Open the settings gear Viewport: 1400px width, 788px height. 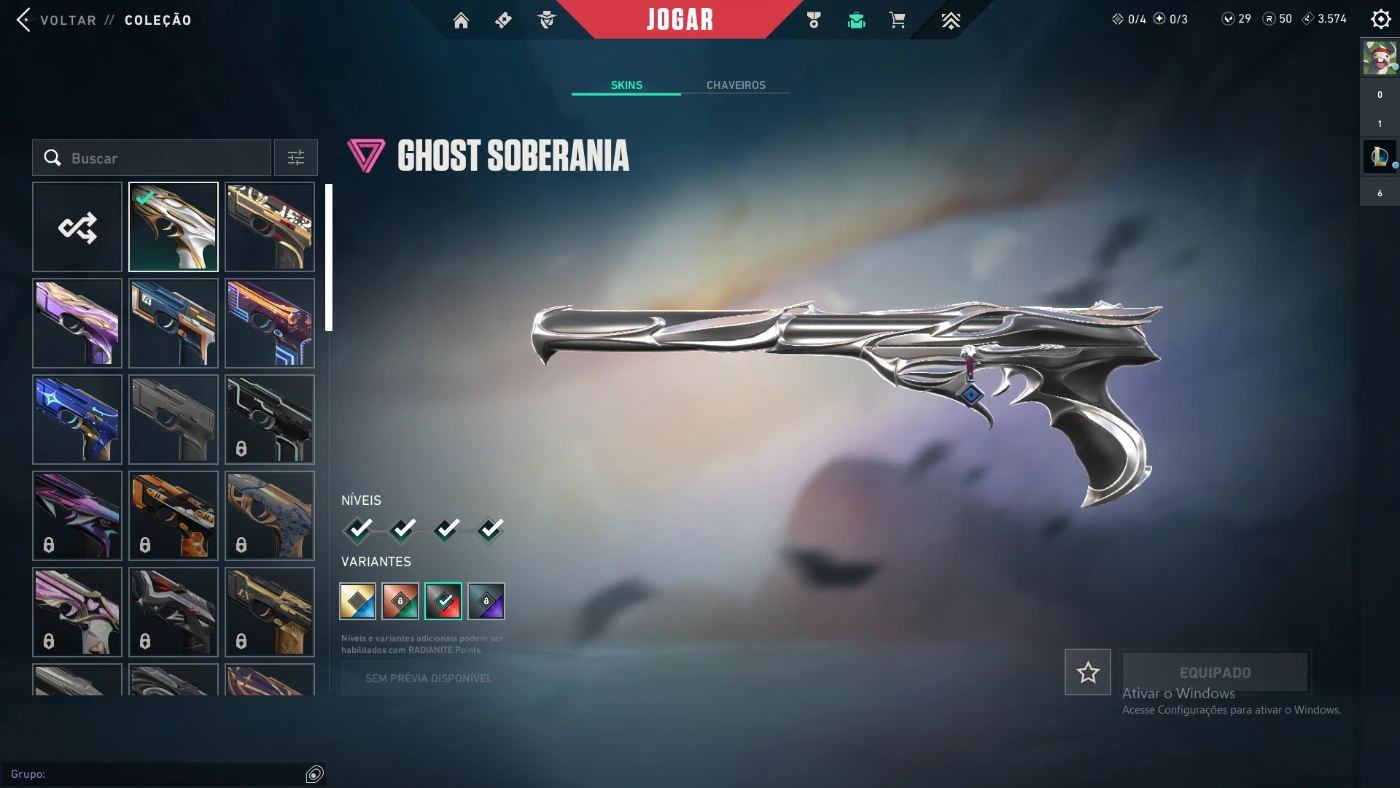click(x=1380, y=19)
